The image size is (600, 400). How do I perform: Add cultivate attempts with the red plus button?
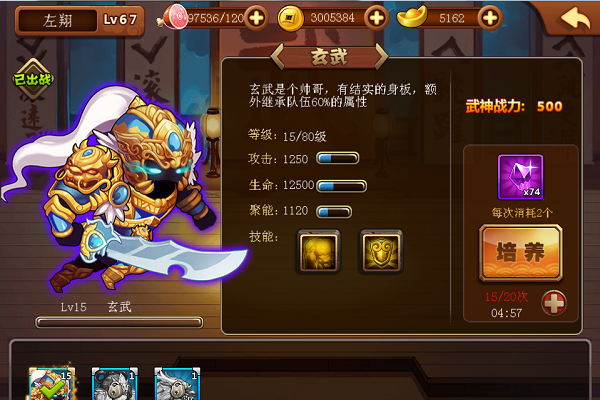[554, 303]
